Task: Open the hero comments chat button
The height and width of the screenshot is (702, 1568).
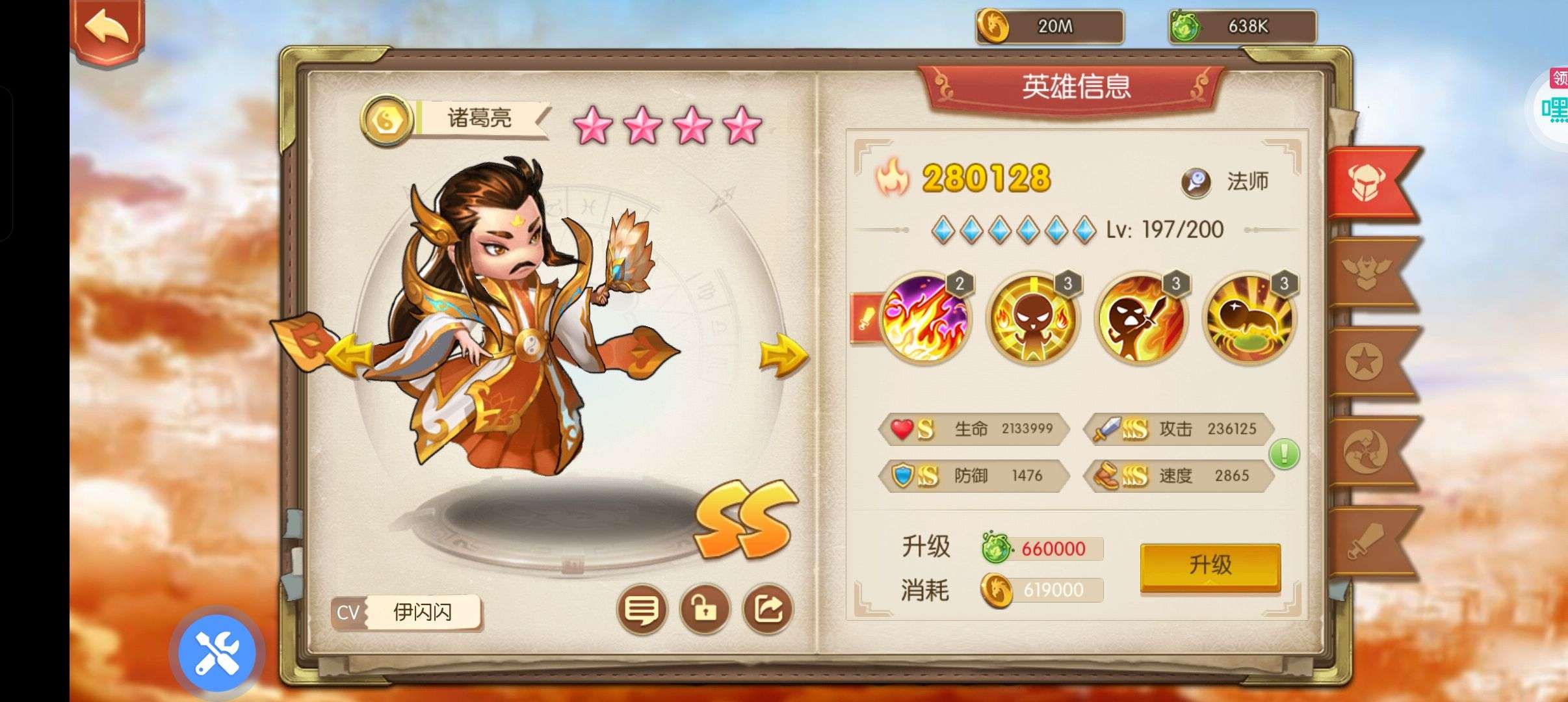Action: coord(642,610)
